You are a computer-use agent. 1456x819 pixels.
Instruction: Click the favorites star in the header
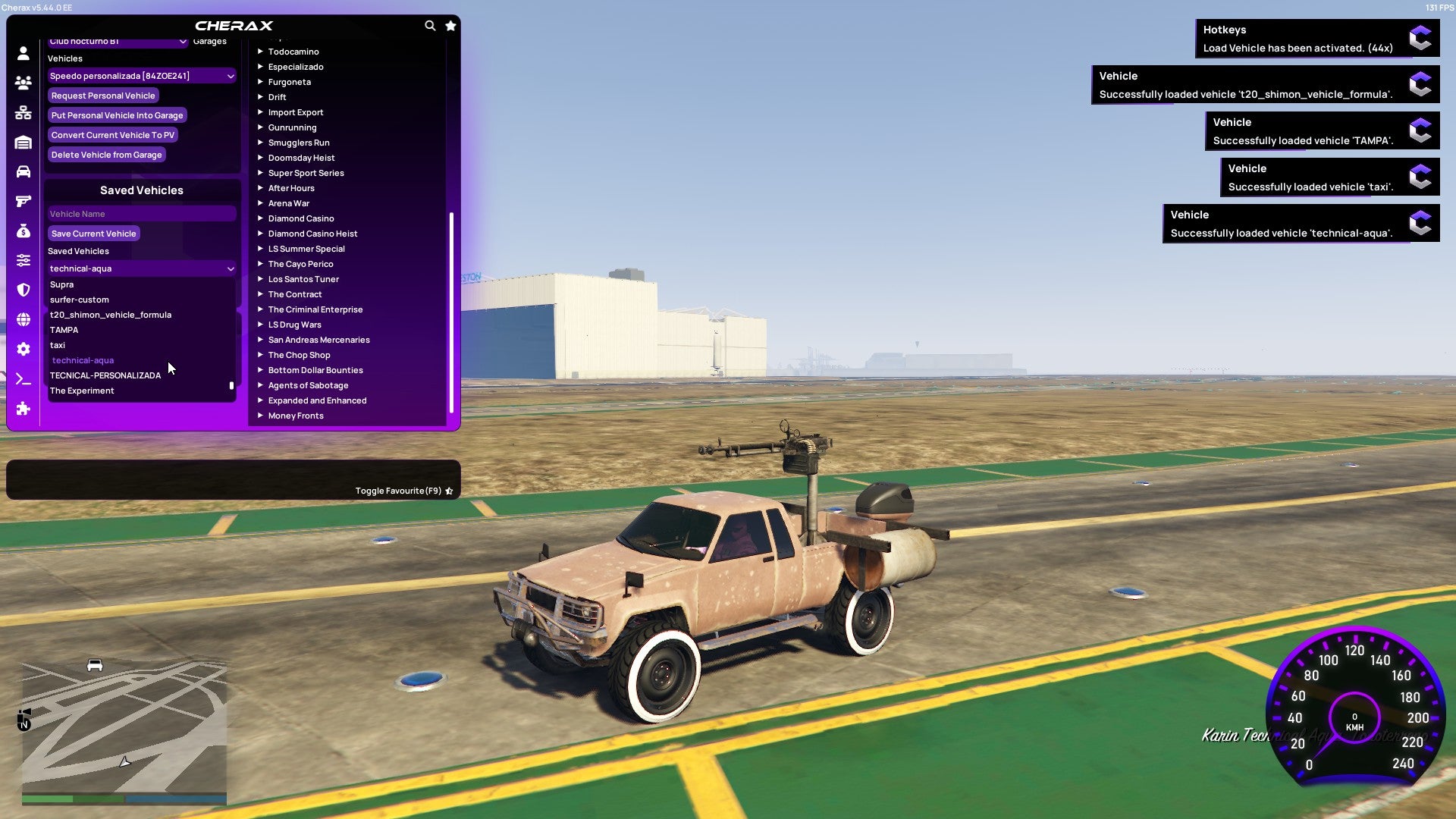[x=450, y=25]
